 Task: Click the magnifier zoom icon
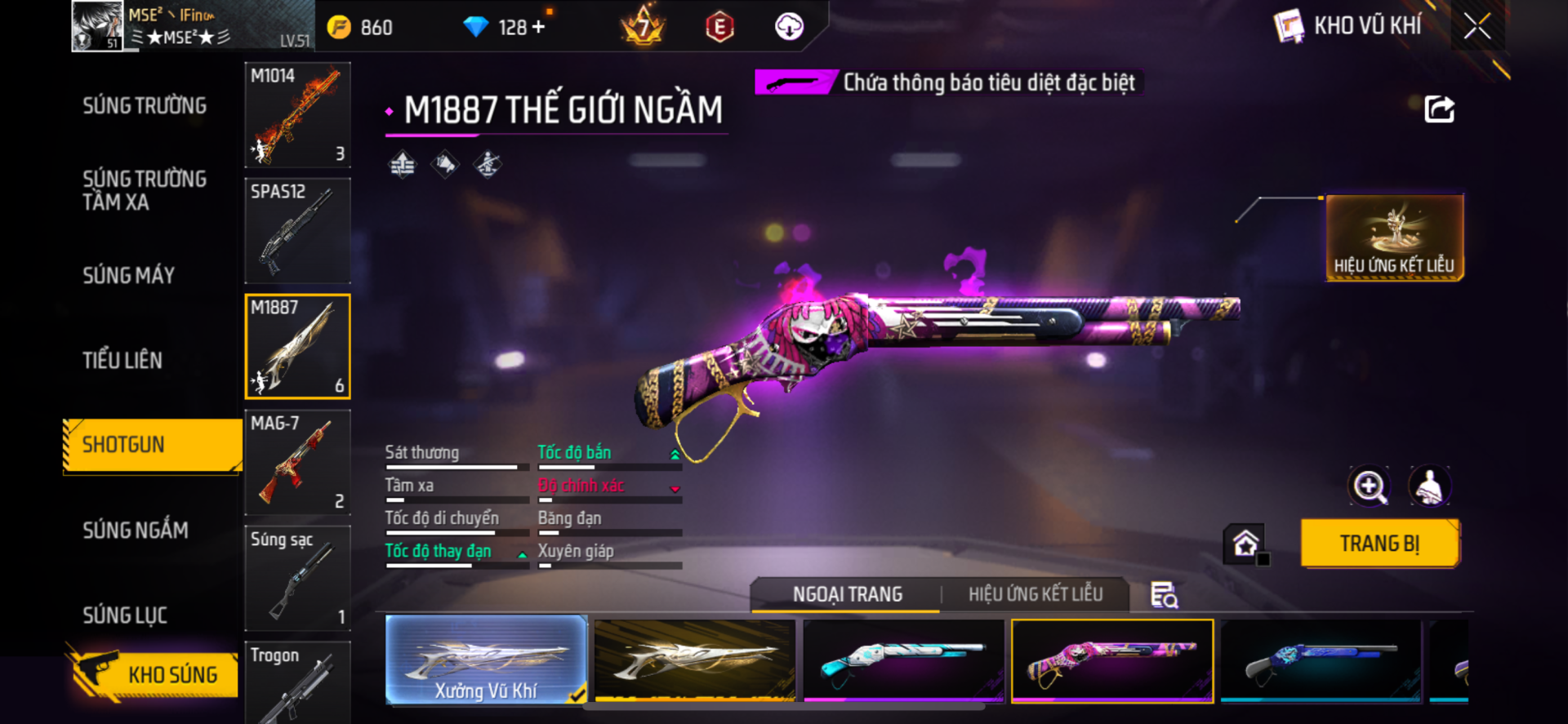tap(1369, 487)
